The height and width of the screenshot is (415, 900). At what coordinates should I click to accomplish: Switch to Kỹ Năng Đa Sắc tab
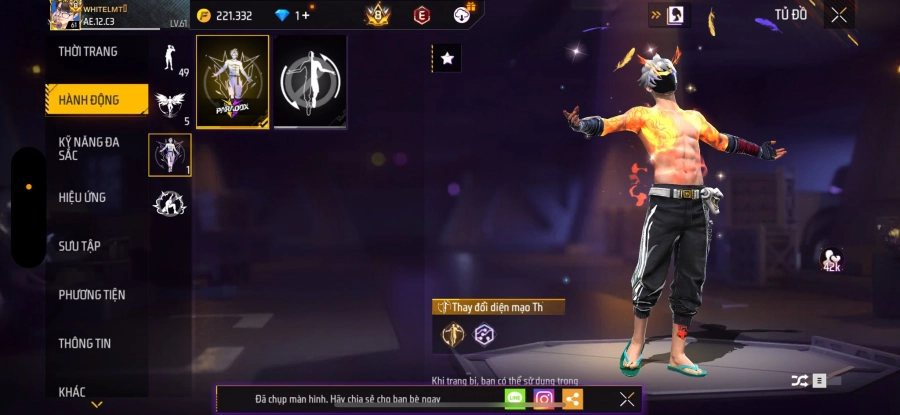click(89, 148)
